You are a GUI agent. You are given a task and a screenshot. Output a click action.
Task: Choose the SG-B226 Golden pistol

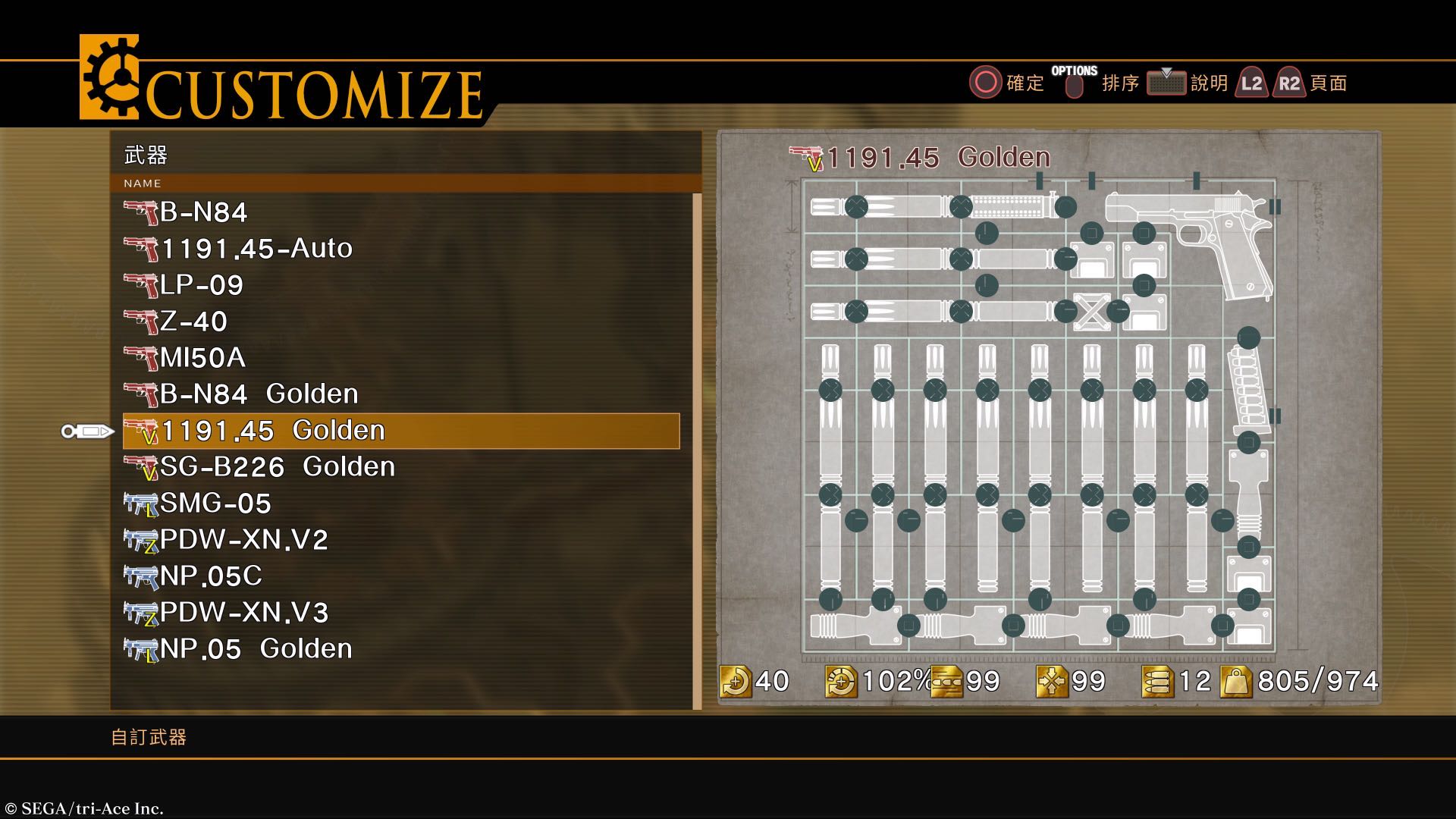[x=277, y=467]
